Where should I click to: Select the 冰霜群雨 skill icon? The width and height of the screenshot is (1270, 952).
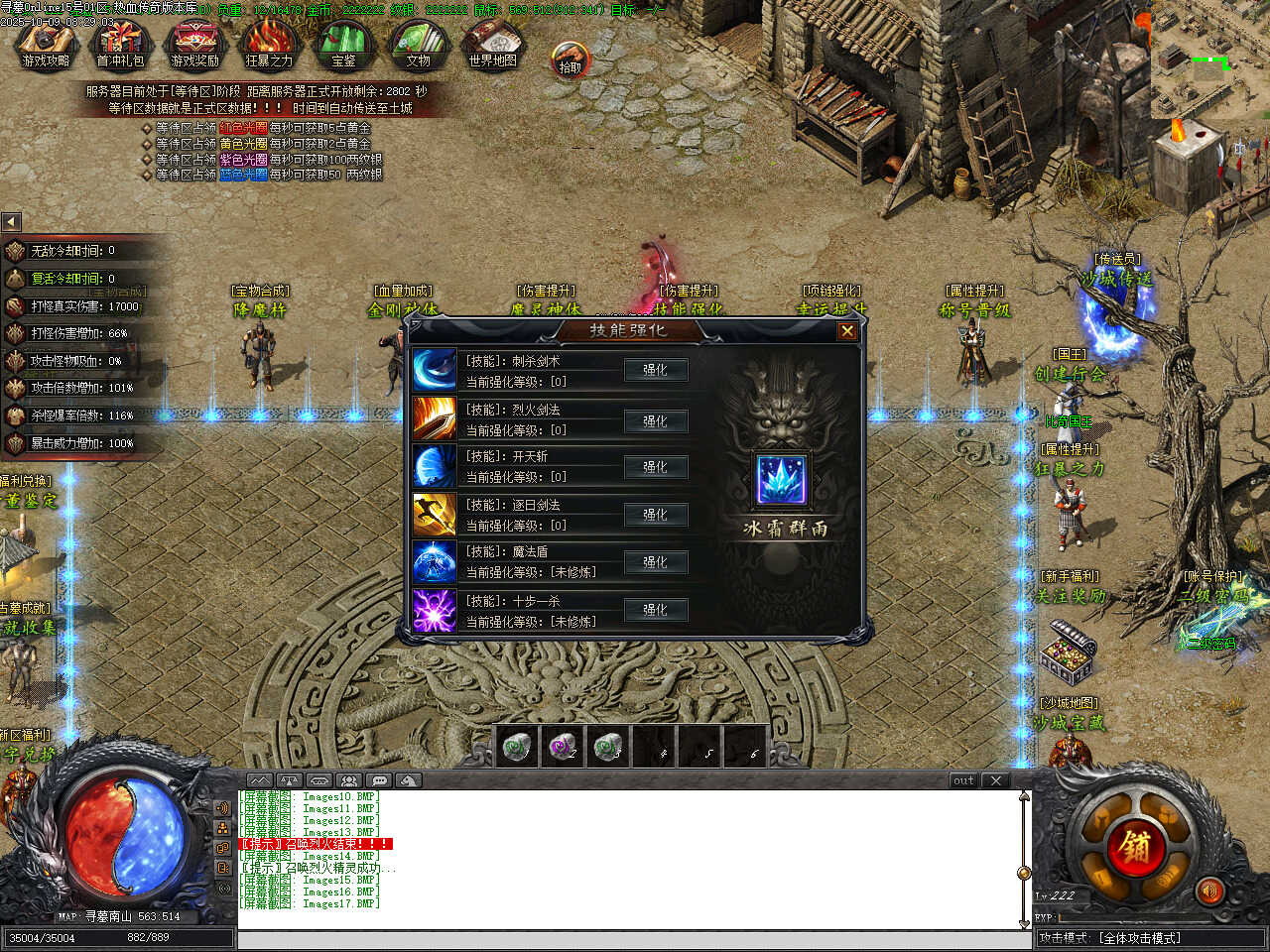[783, 480]
